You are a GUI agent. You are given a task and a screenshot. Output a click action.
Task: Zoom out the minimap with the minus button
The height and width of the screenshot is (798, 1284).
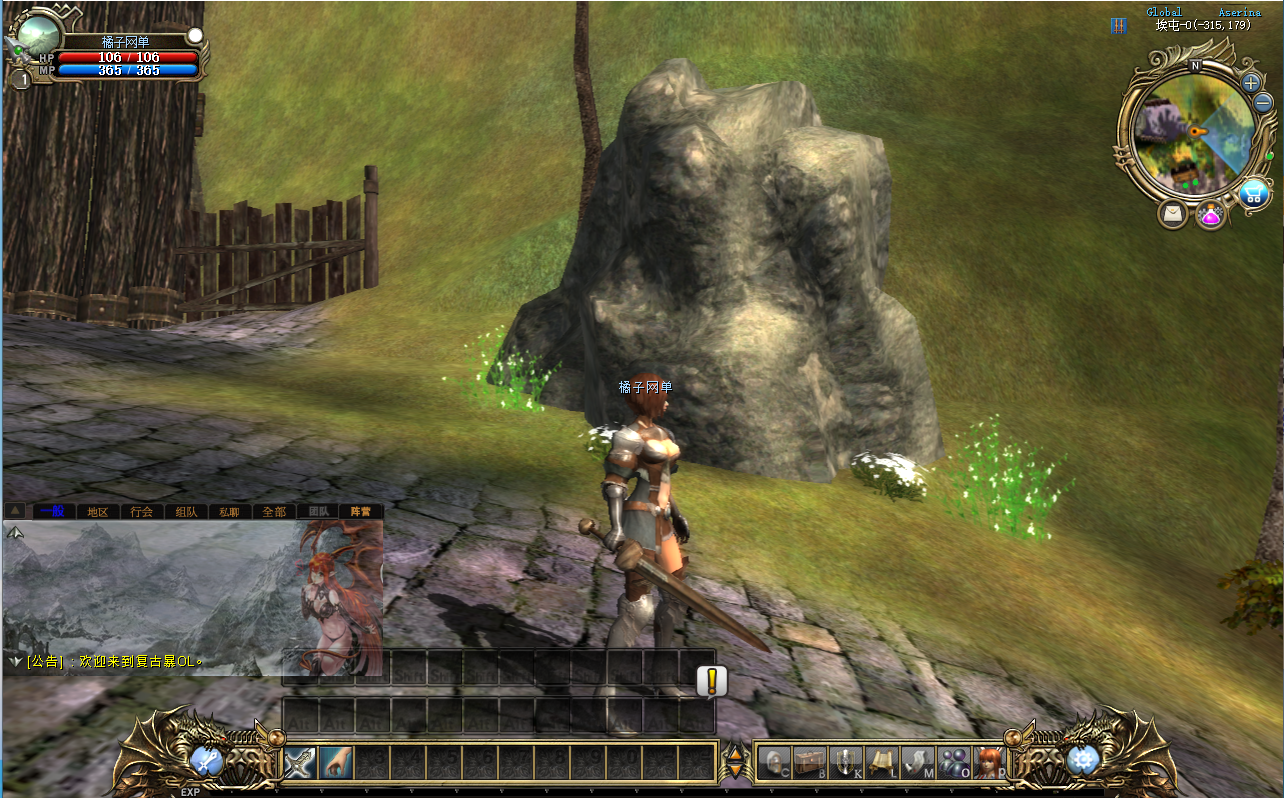click(x=1263, y=102)
